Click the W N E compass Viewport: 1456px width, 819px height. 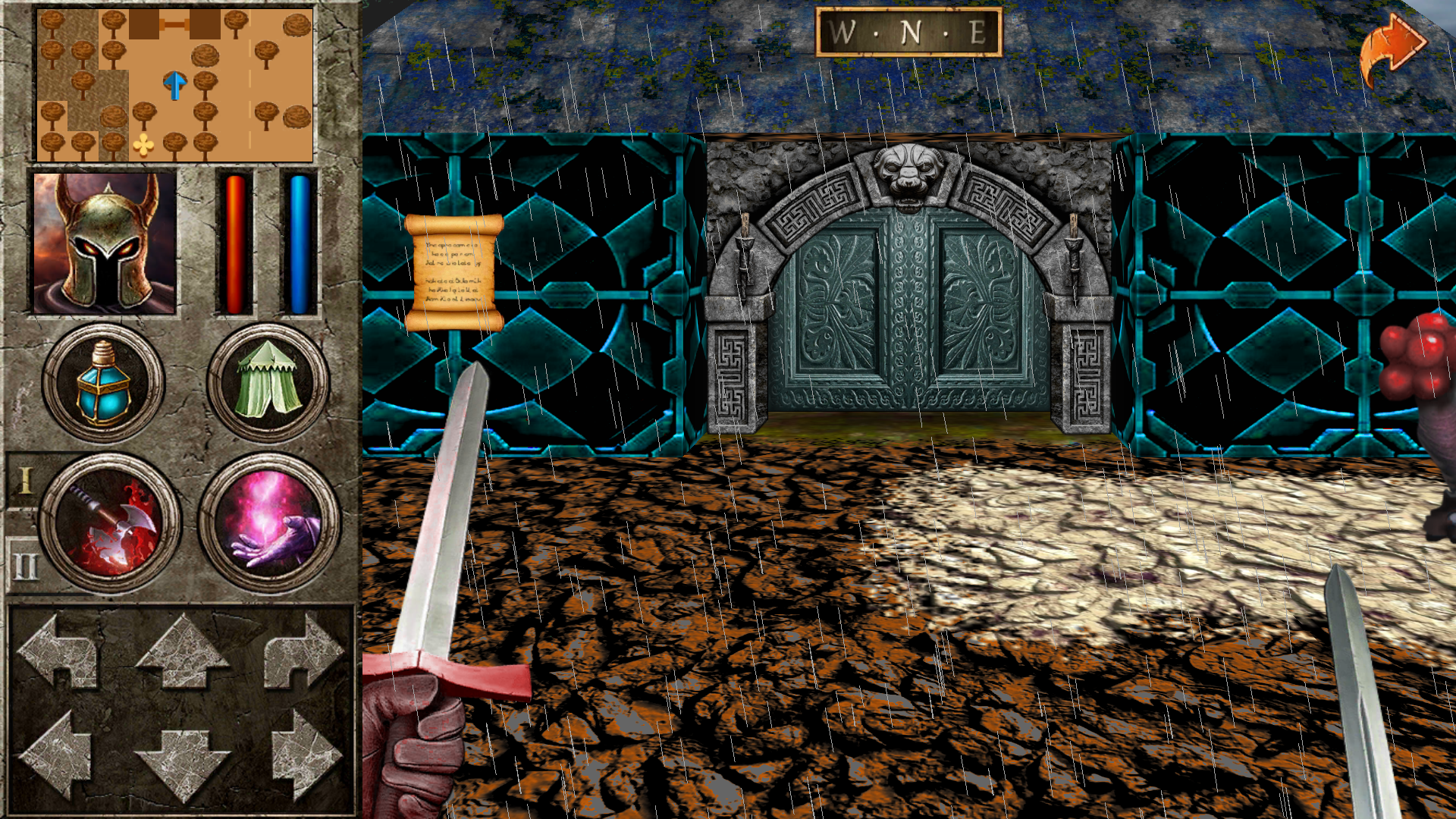tap(908, 33)
